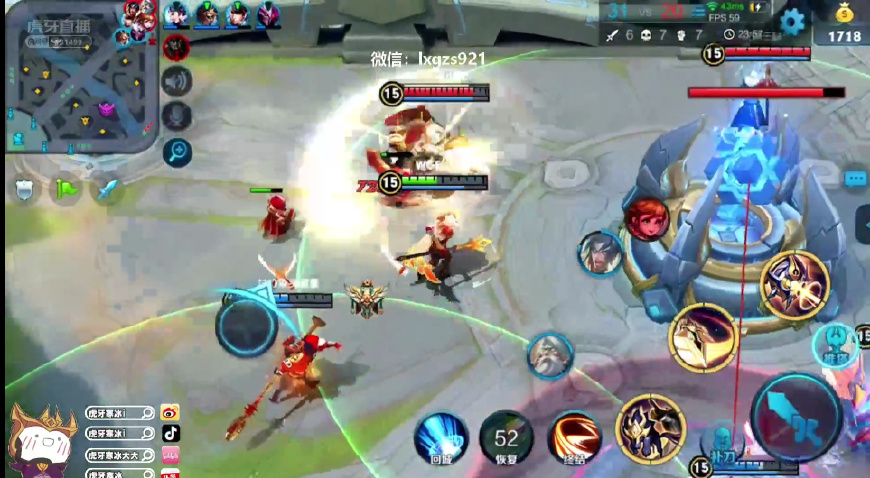Open the settings gear
Screen dimensions: 870x478
click(x=793, y=21)
